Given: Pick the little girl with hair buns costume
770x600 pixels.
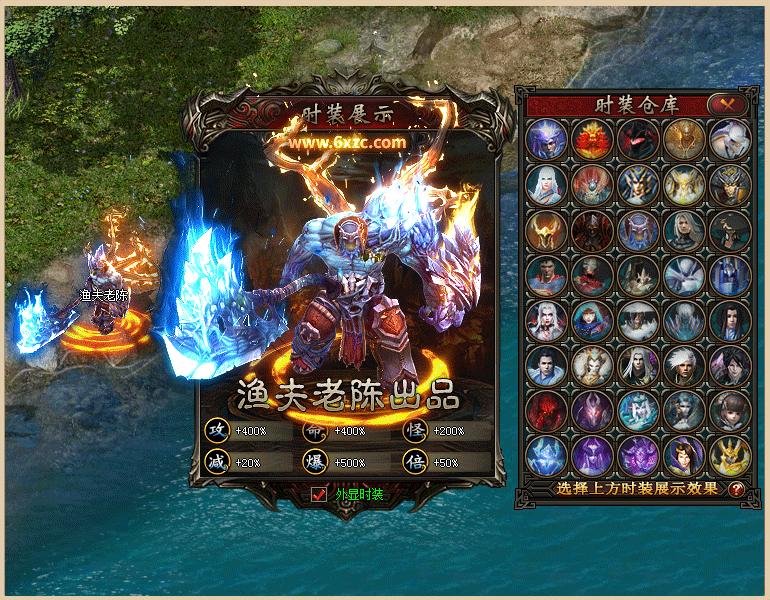Looking at the screenshot, I should [729, 412].
